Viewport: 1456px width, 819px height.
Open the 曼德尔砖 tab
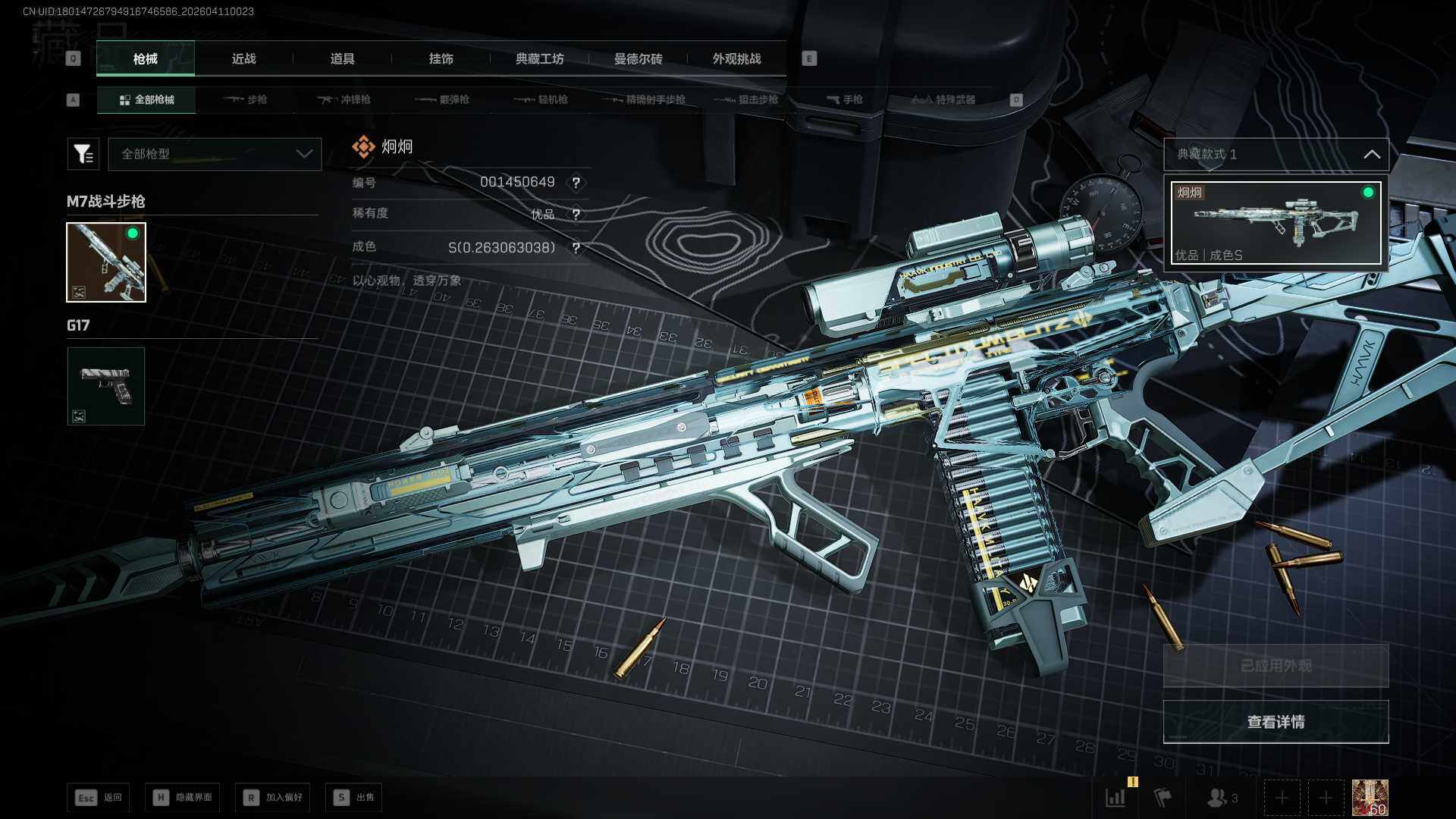coord(638,58)
